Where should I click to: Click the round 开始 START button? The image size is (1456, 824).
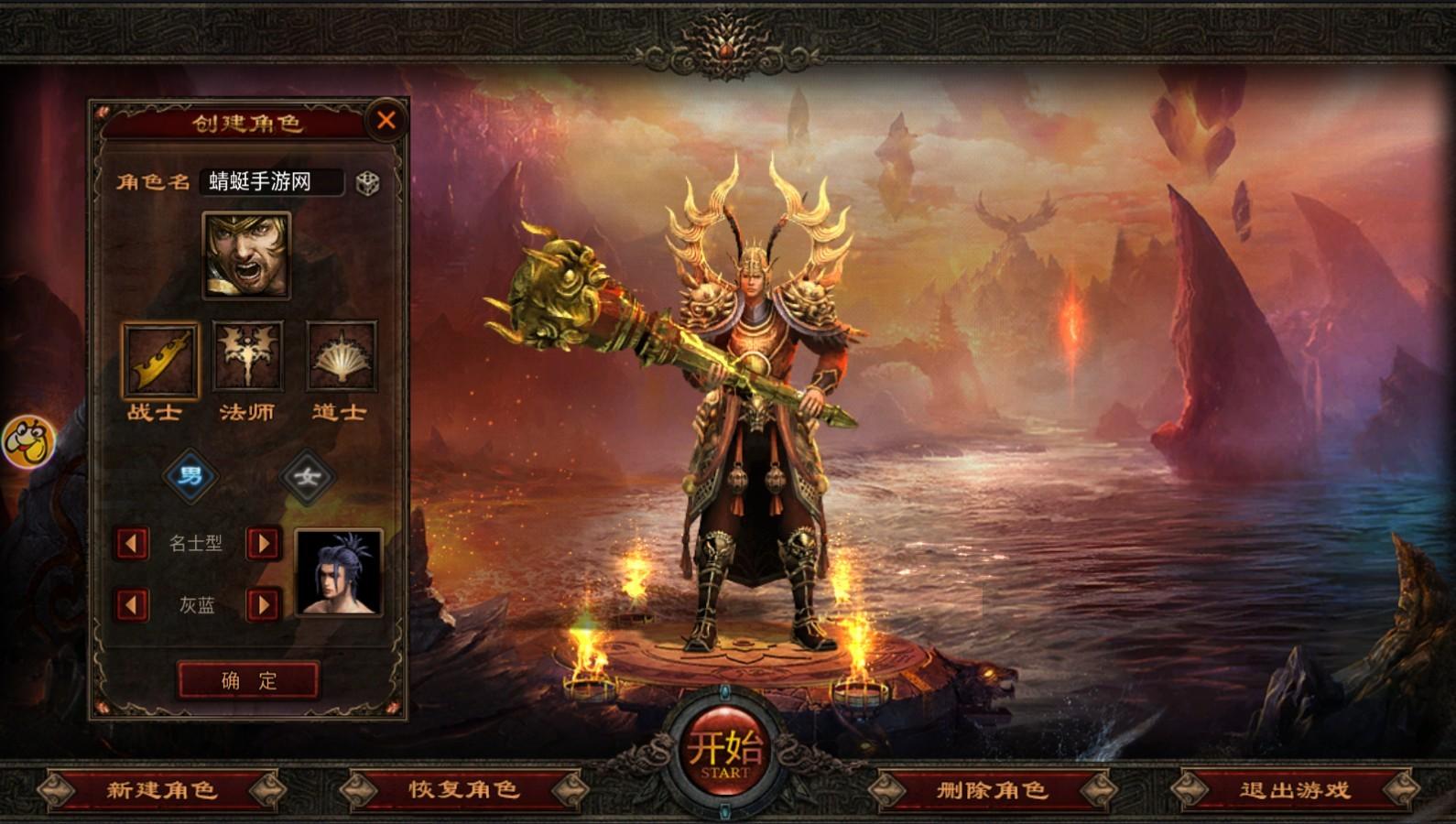[x=724, y=753]
